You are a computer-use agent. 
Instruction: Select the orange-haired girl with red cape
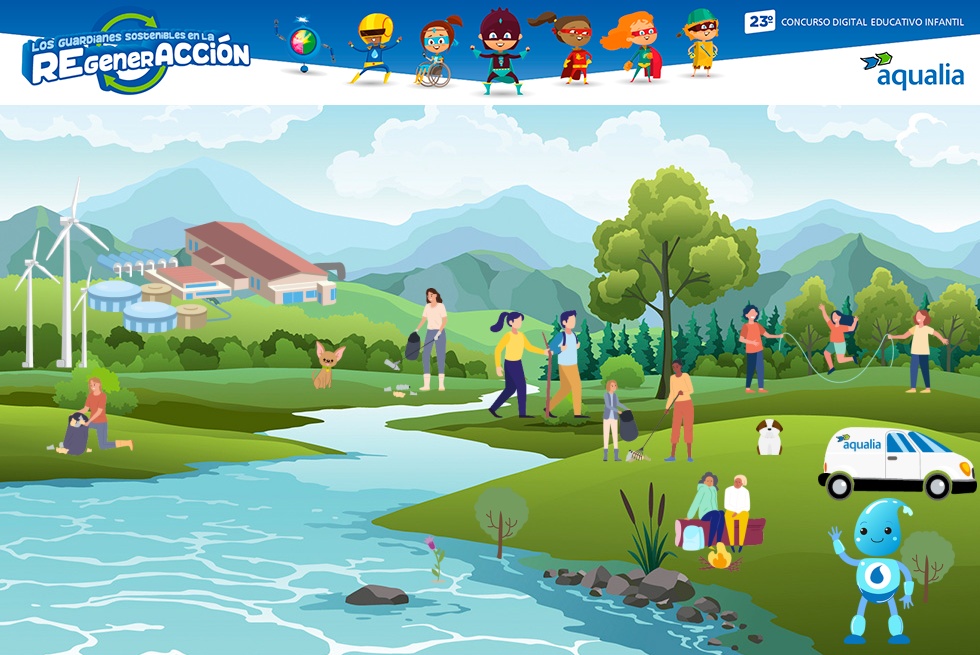pyautogui.click(x=635, y=46)
